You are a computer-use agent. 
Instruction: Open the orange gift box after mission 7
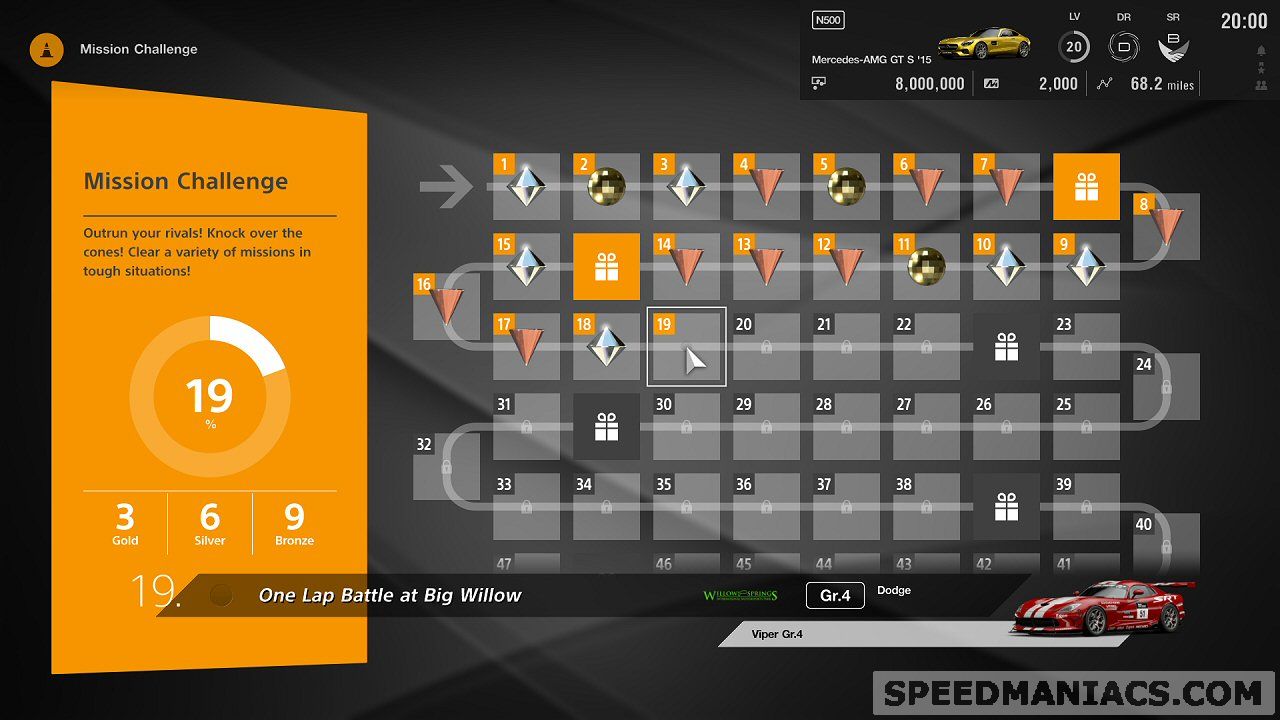tap(1086, 186)
